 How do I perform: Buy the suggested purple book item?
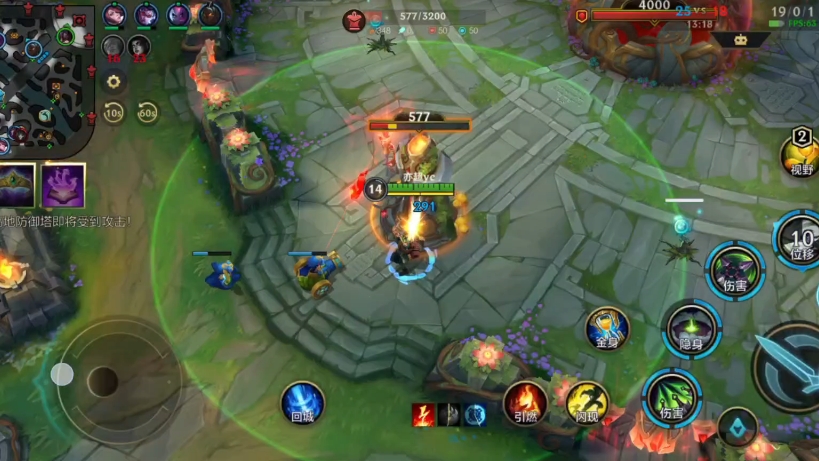63,185
